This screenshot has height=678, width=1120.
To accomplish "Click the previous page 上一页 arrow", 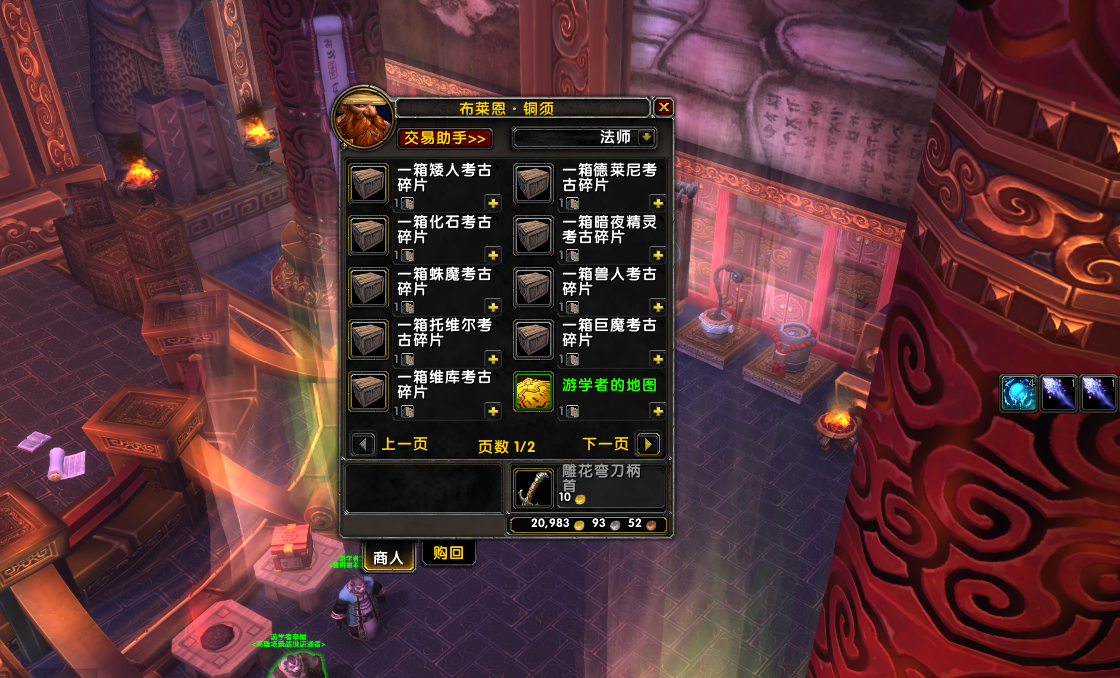I will [x=364, y=444].
